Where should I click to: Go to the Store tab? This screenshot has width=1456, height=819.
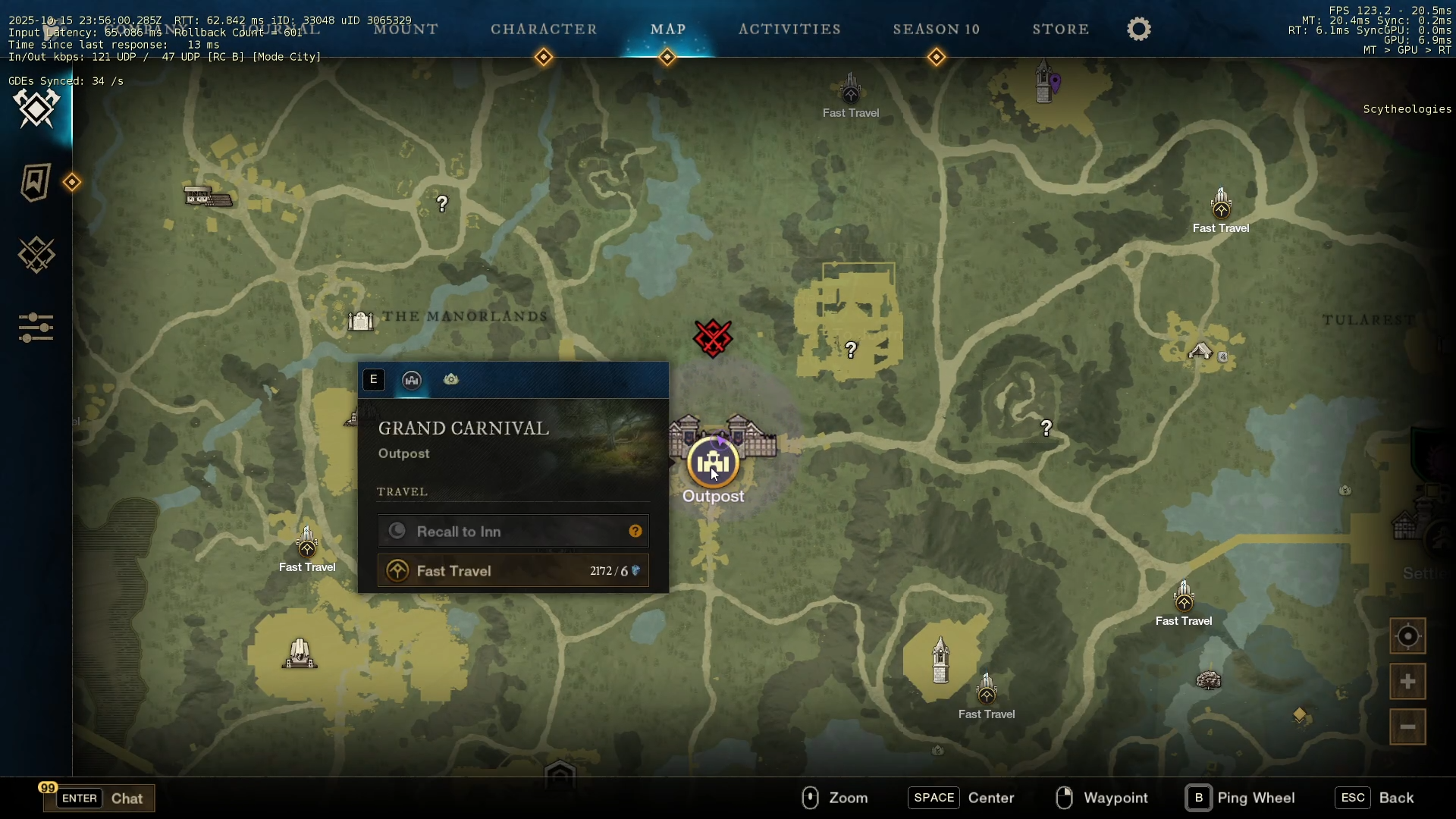point(1061,30)
